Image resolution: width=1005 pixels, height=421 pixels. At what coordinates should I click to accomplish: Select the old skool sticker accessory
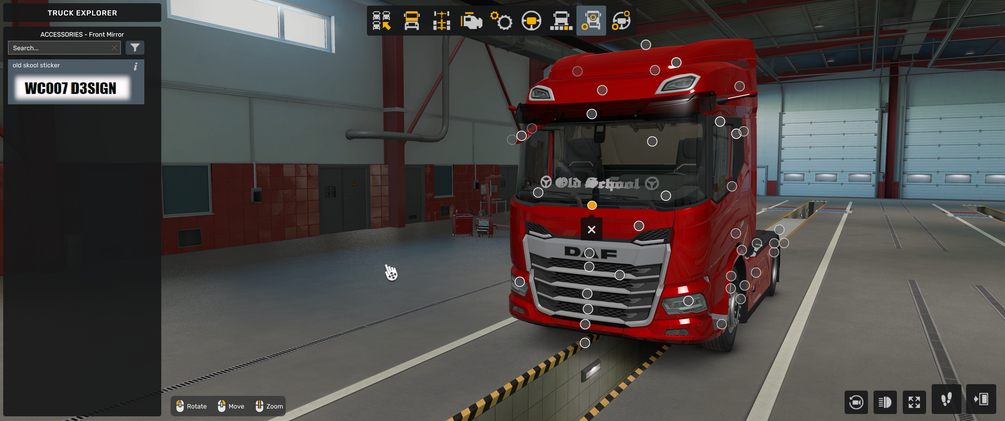[x=76, y=88]
